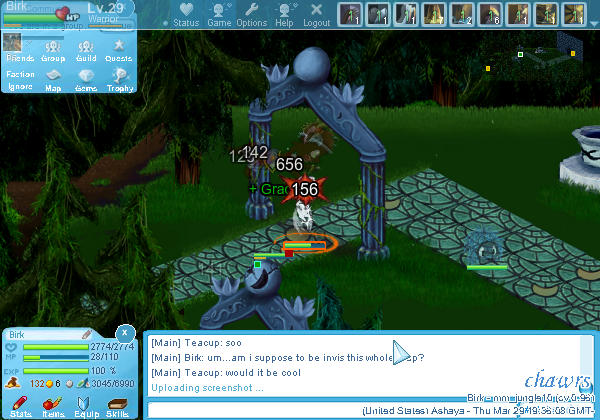Open the Group panel
The image size is (600, 420).
pos(53,50)
